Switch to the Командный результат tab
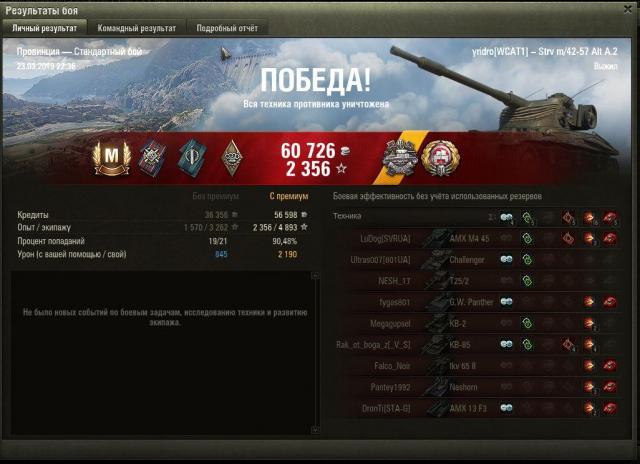 tap(137, 29)
